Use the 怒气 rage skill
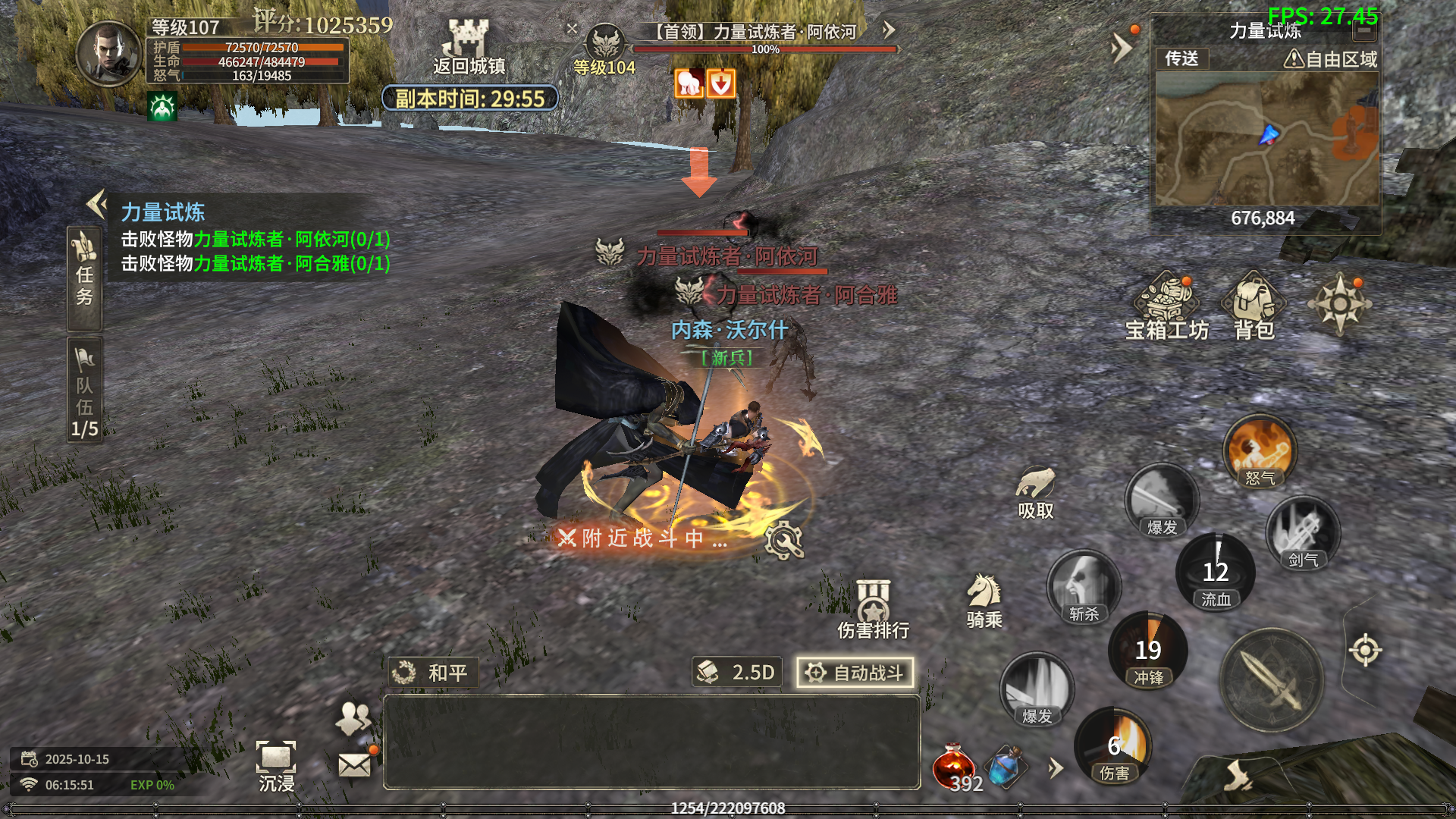Screen dimensions: 1456x819 (1260, 451)
